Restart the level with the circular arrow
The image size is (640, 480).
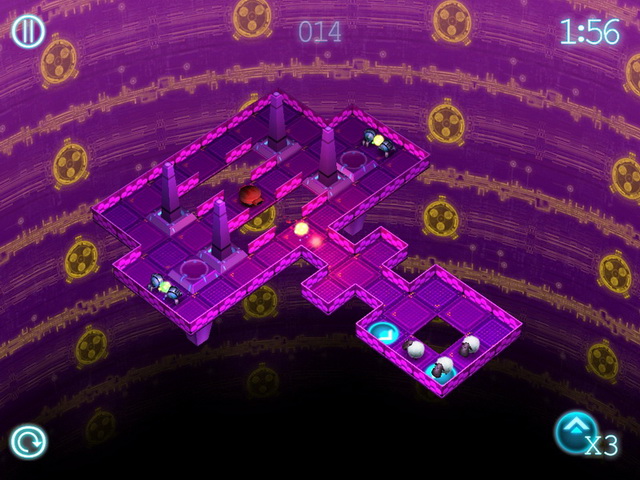(x=27, y=441)
